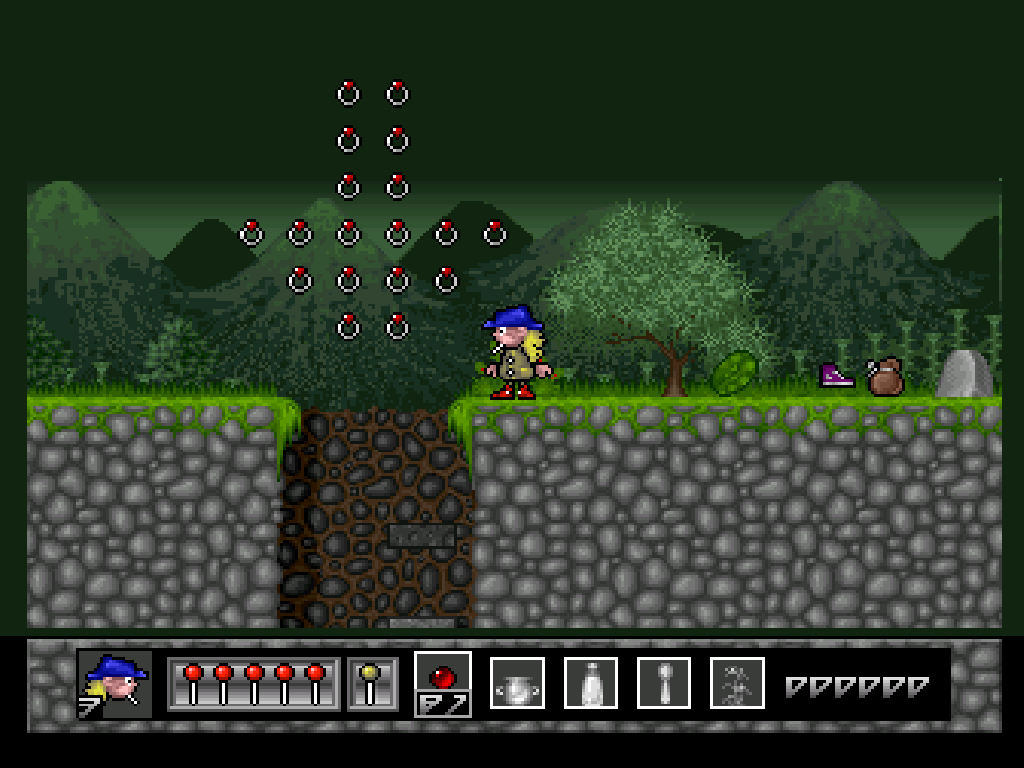The image size is (1024, 768).
Task: Choose the grey cauldron pot slot
Action: [x=517, y=683]
